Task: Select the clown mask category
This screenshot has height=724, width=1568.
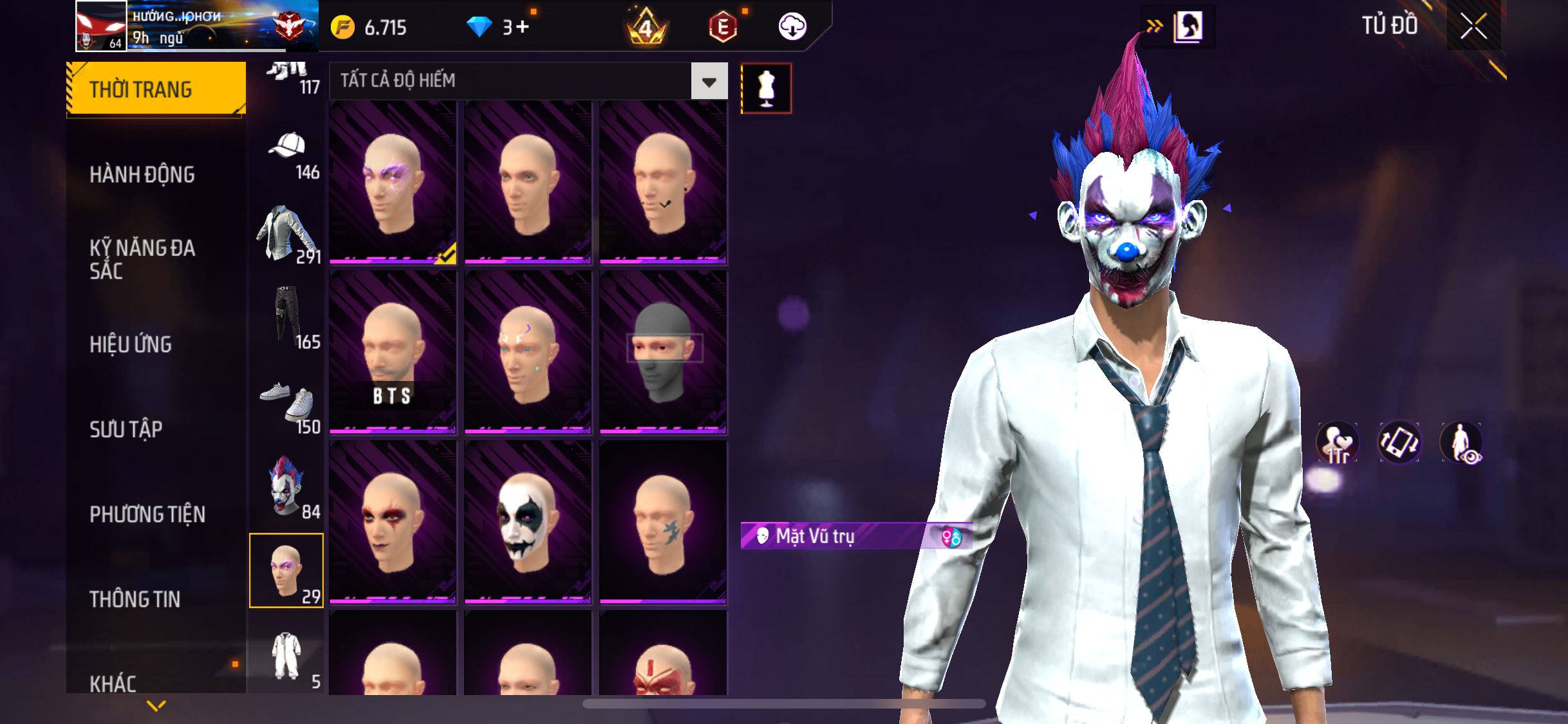Action: click(287, 487)
